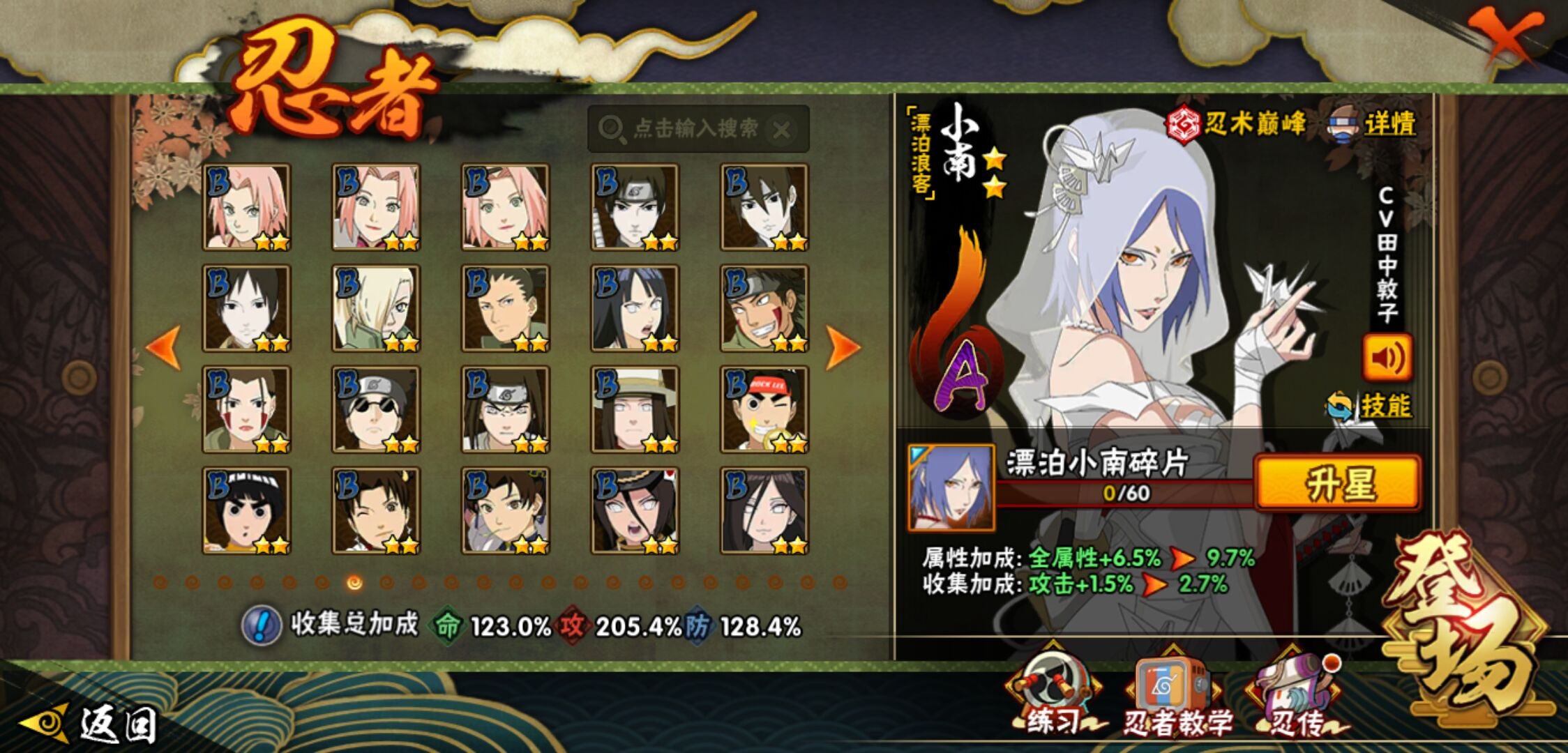Select the Shikamaru portrait
Screen dimensions: 1568x753
tap(506, 308)
